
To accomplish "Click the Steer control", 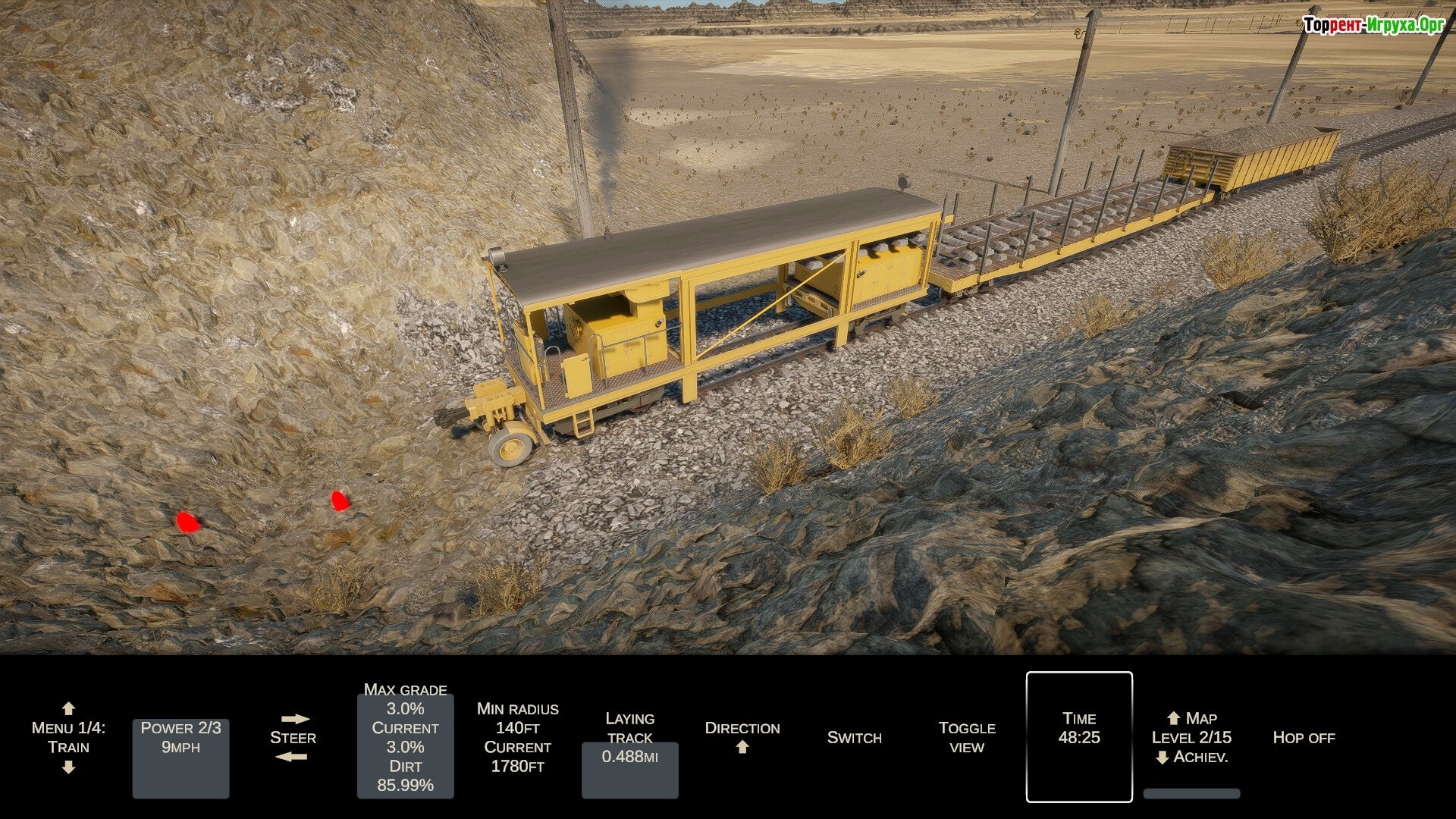I will (x=293, y=737).
